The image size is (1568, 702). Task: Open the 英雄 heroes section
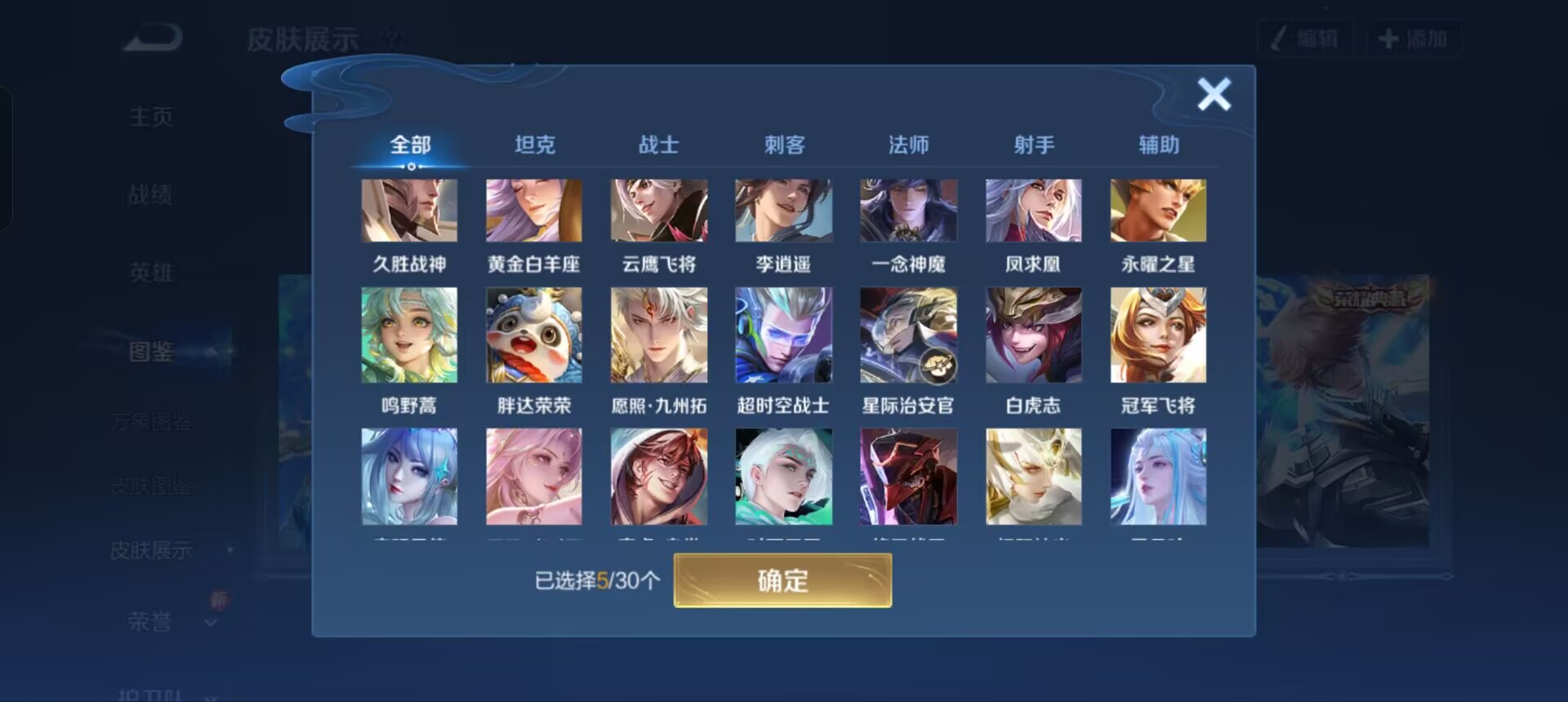(x=151, y=273)
